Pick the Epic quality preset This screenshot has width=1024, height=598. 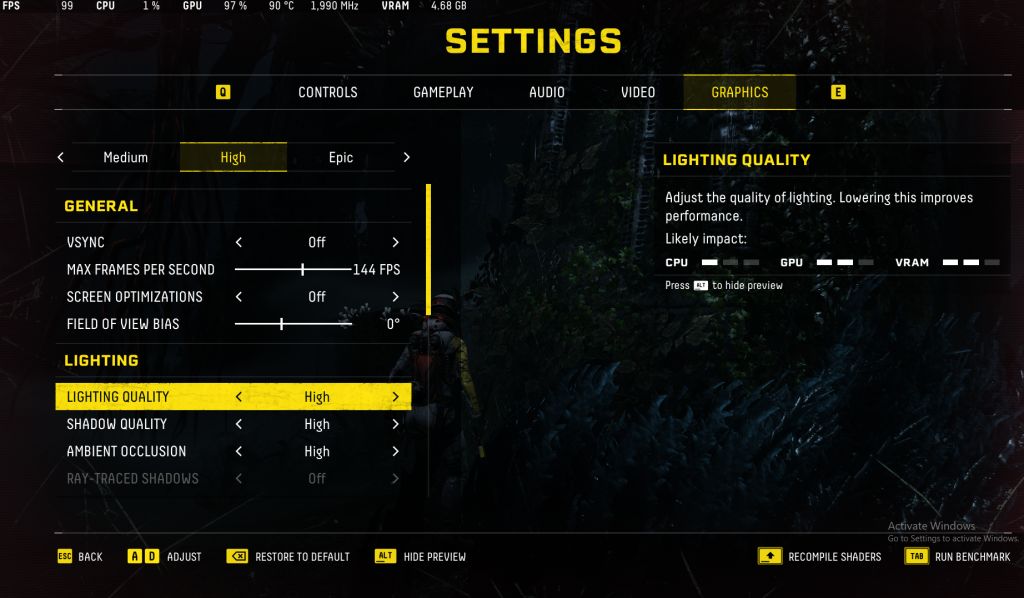click(x=341, y=157)
